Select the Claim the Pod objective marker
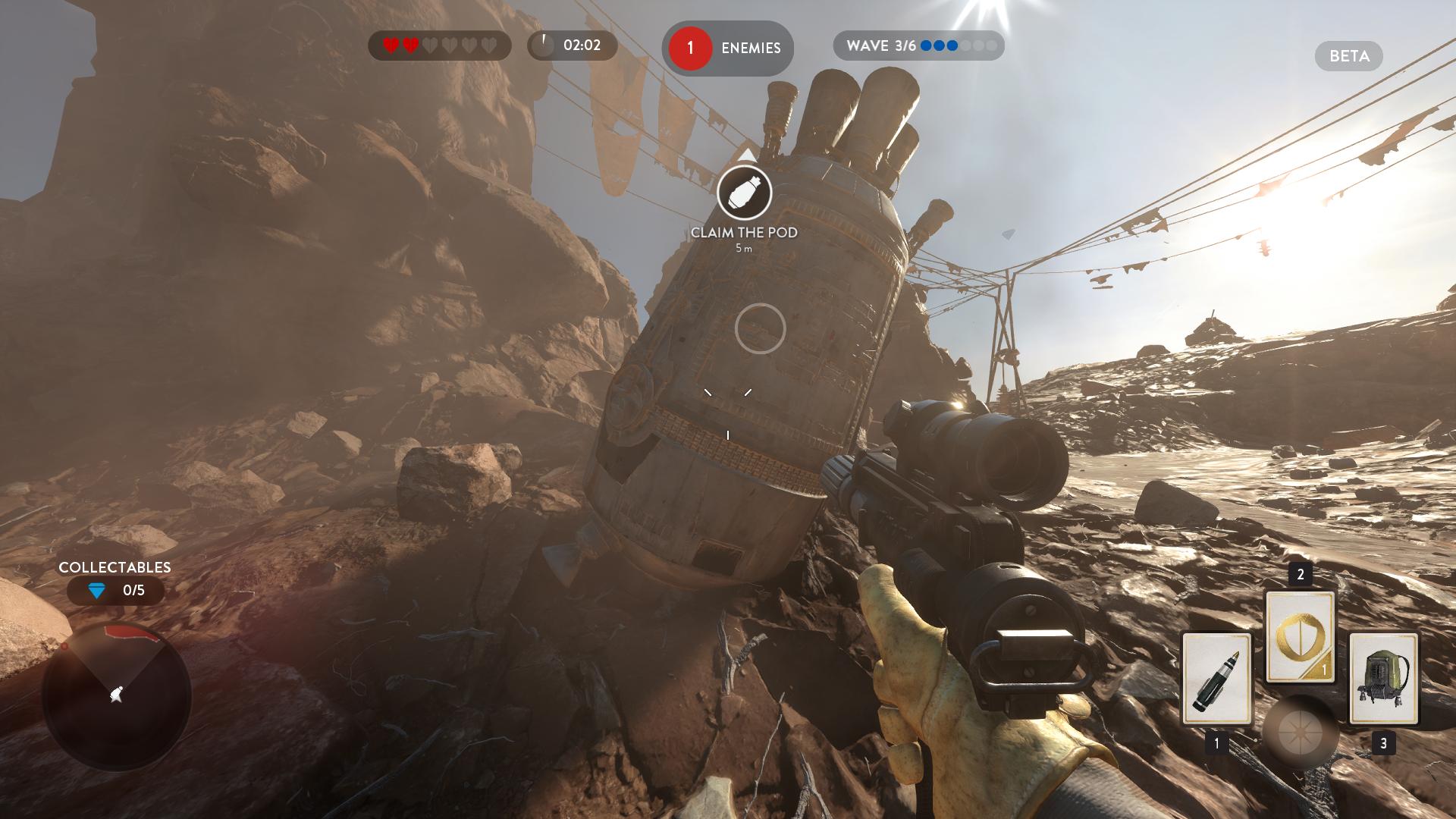 tap(744, 193)
